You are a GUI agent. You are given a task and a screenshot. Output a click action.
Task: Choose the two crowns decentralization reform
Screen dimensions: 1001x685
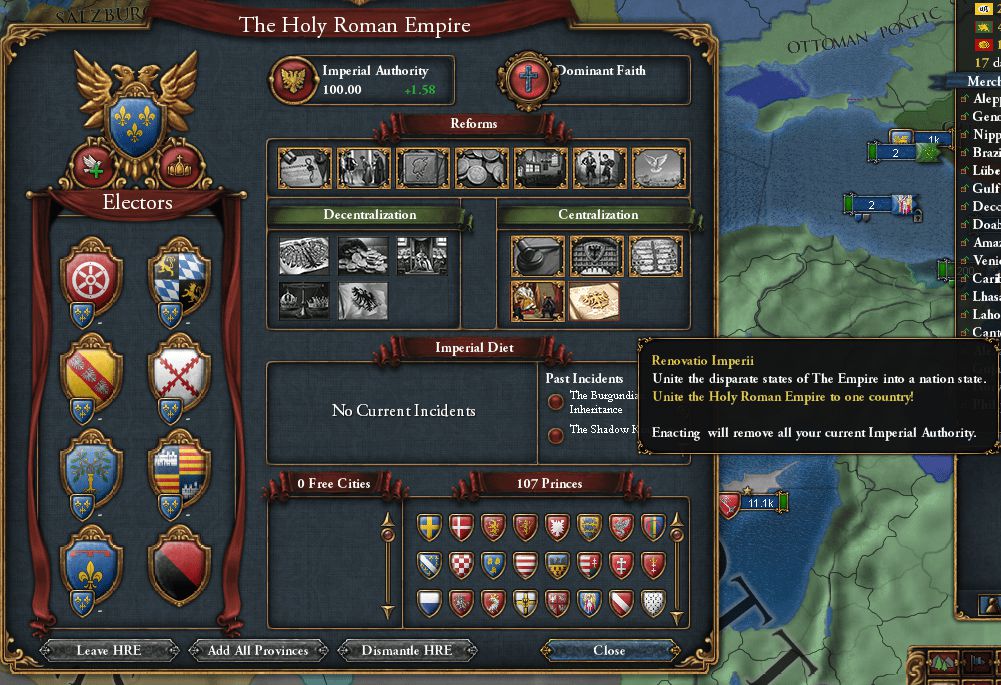(x=304, y=301)
